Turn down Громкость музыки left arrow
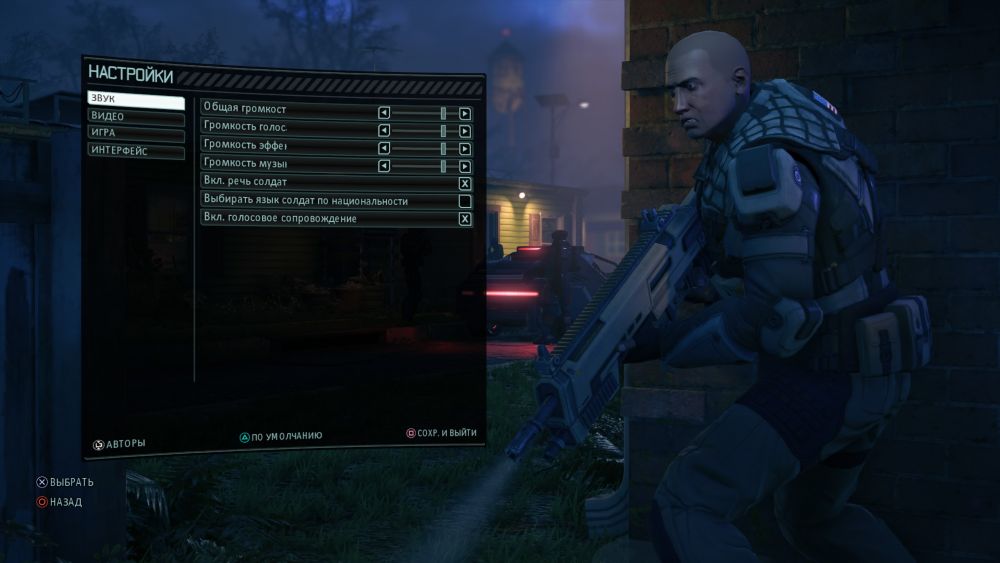Screen dimensions: 1000x563 click(x=384, y=165)
